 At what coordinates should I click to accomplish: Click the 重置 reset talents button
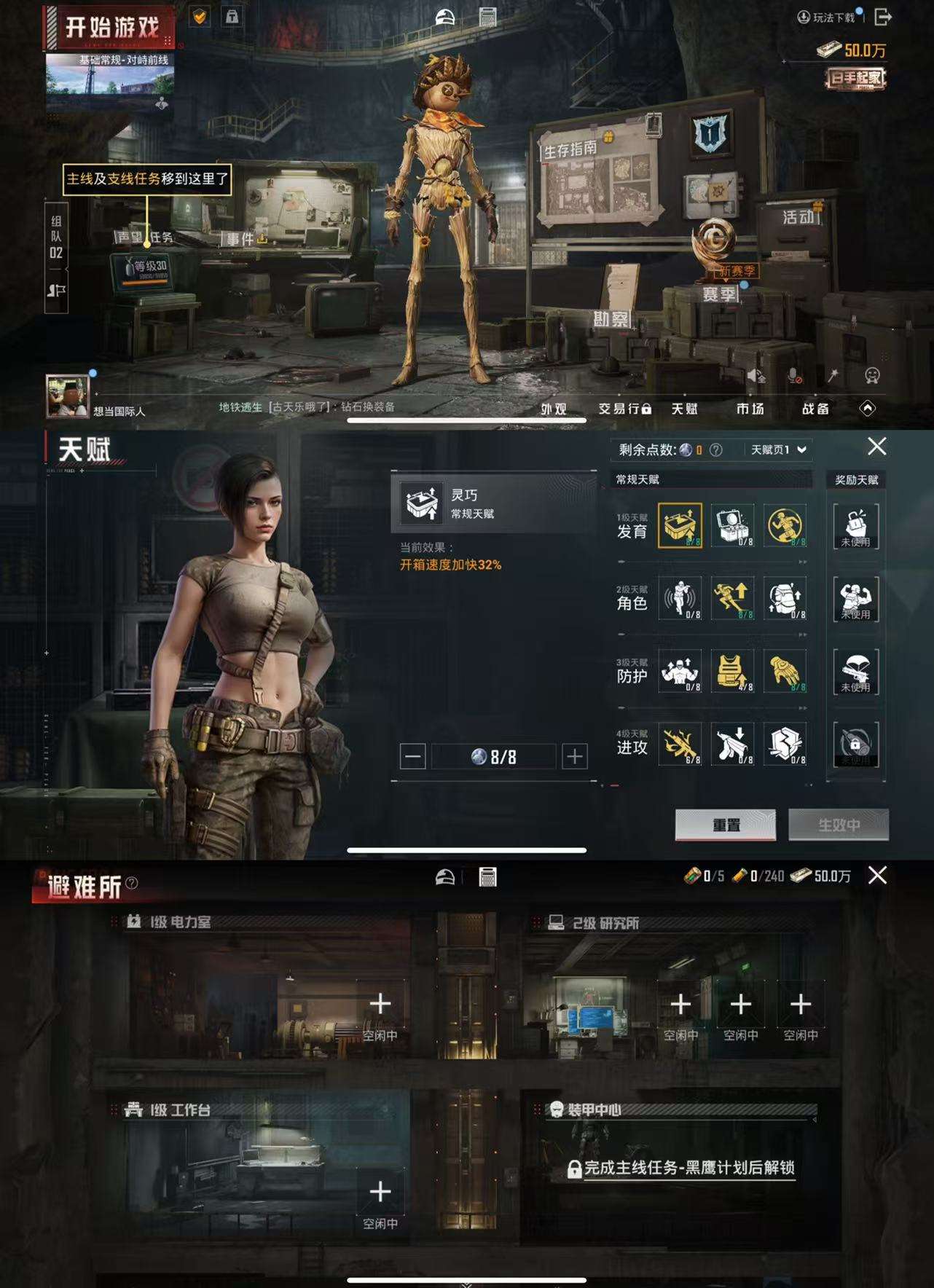pyautogui.click(x=726, y=824)
